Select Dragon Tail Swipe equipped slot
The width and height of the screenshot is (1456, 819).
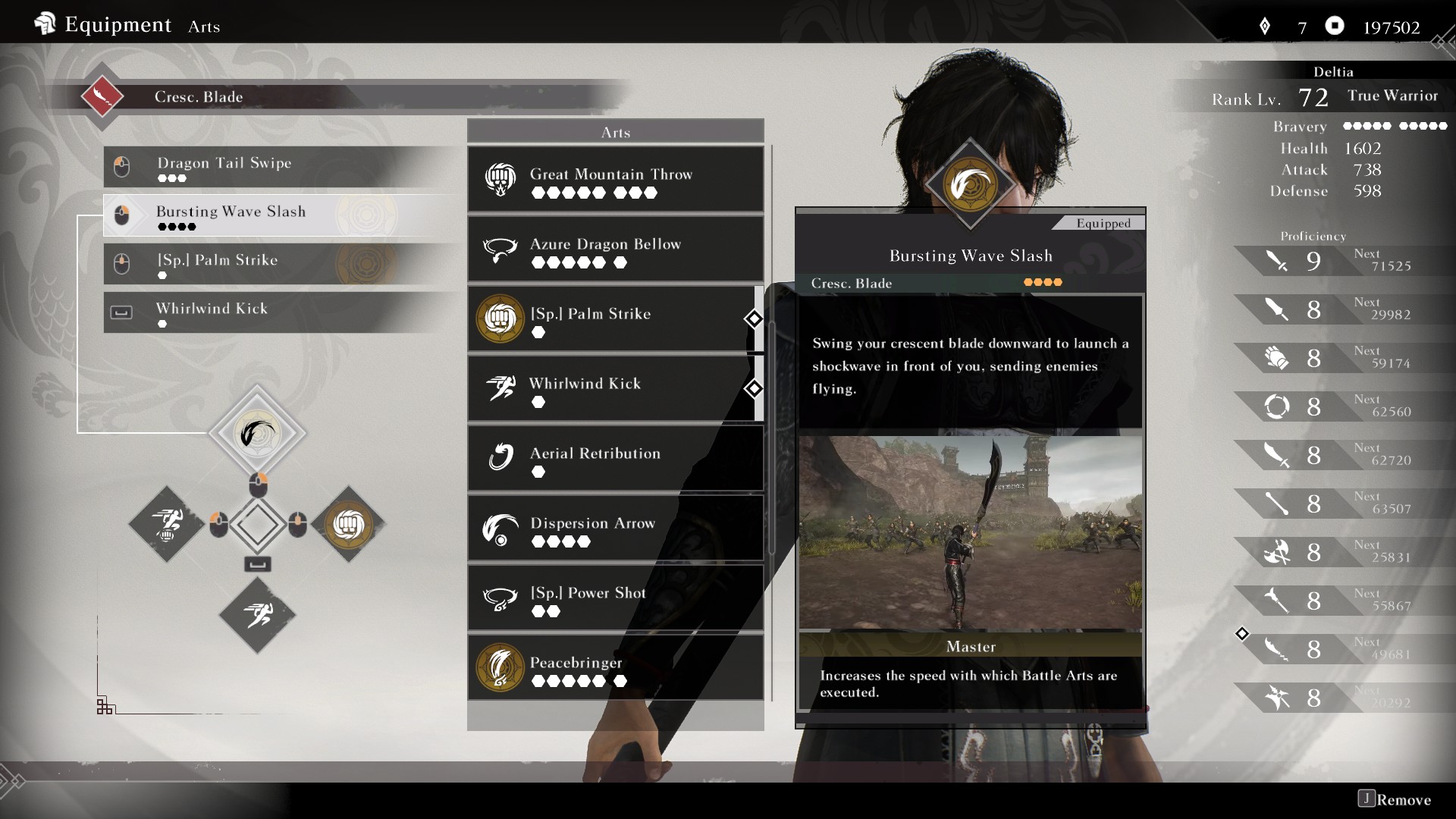[281, 167]
